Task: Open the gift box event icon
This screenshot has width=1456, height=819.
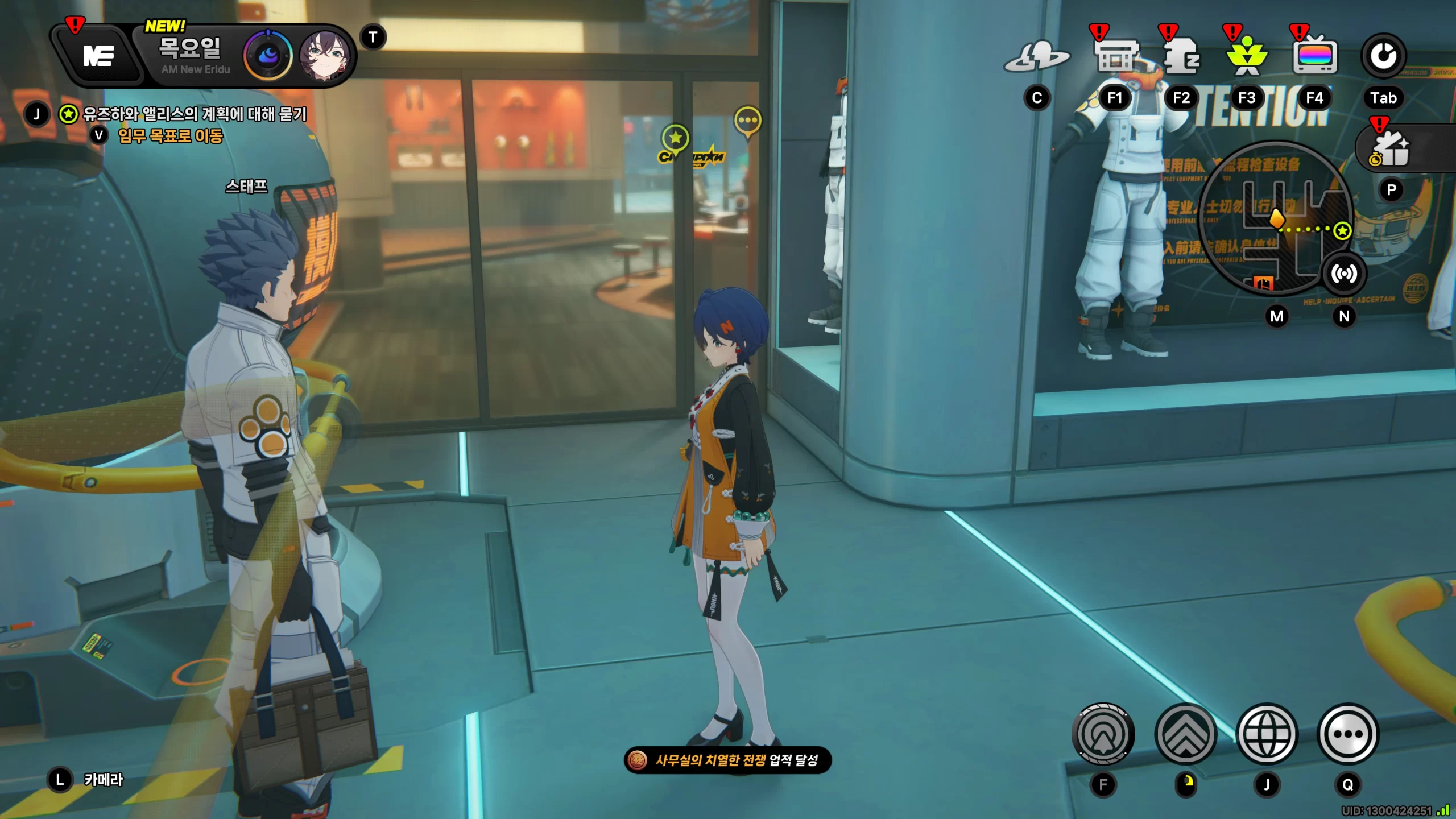Action: (x=1391, y=149)
